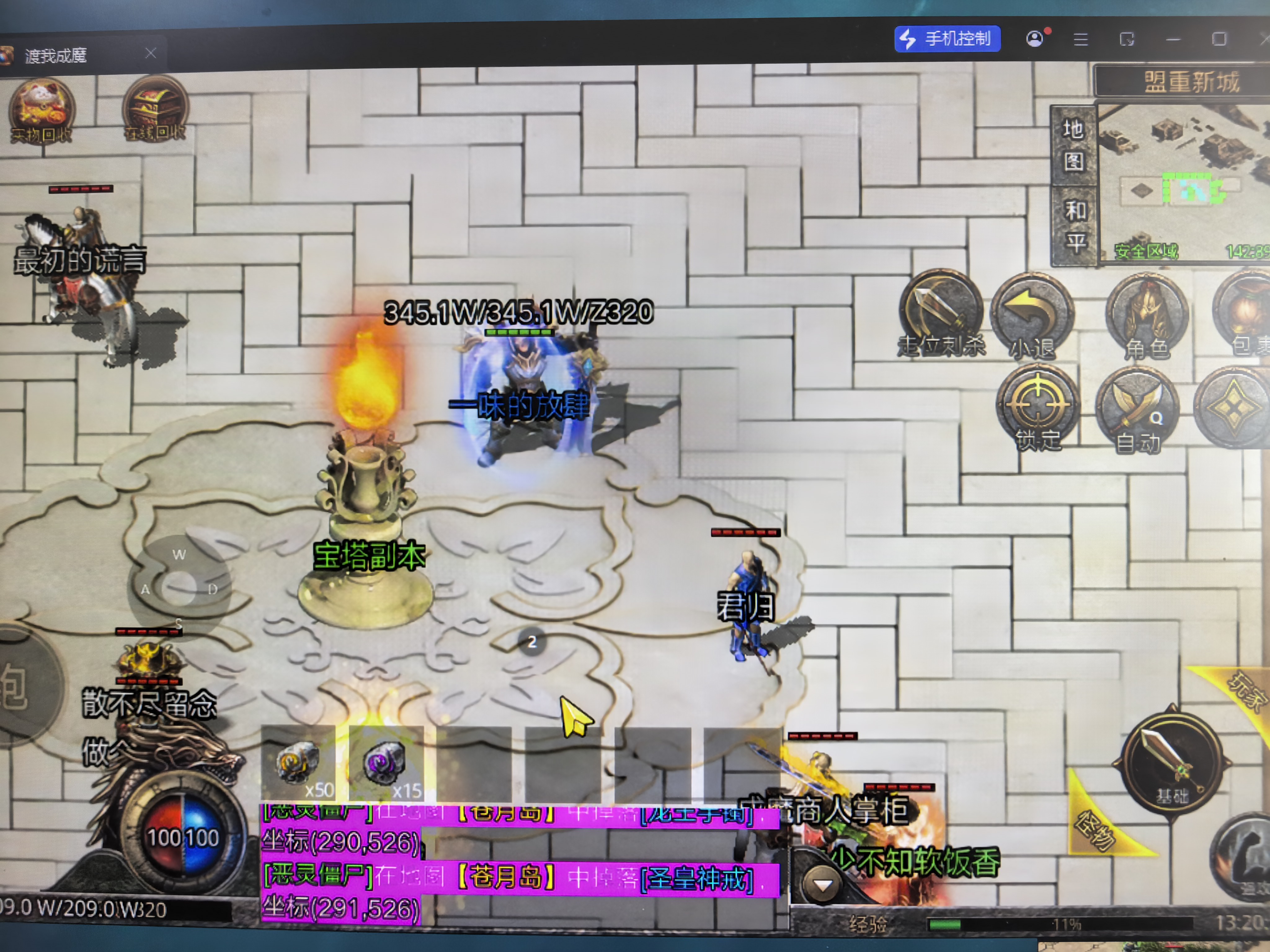Toggle the 和平 attack mode button

tap(1075, 226)
